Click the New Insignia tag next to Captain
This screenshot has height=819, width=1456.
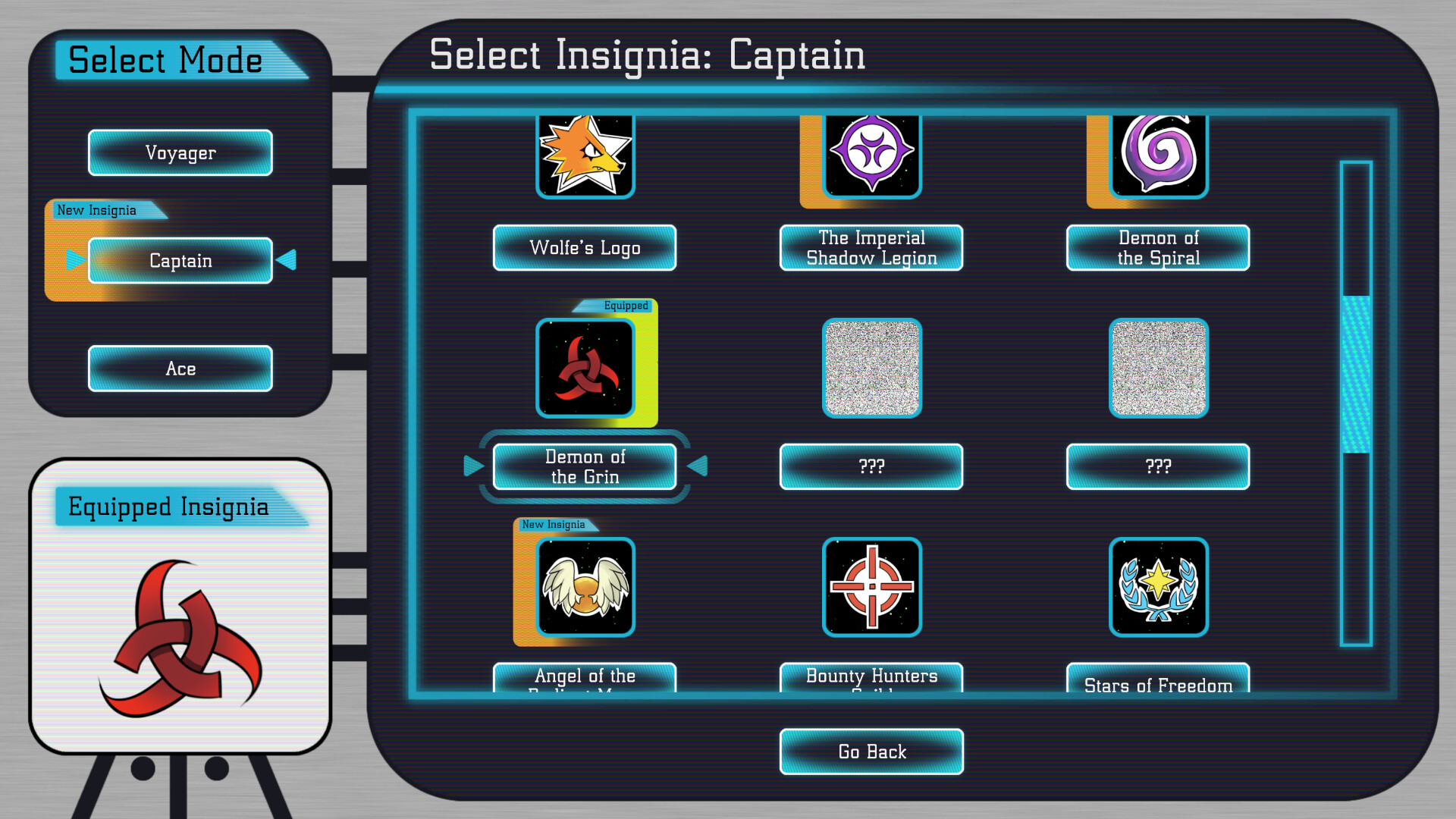pos(97,210)
